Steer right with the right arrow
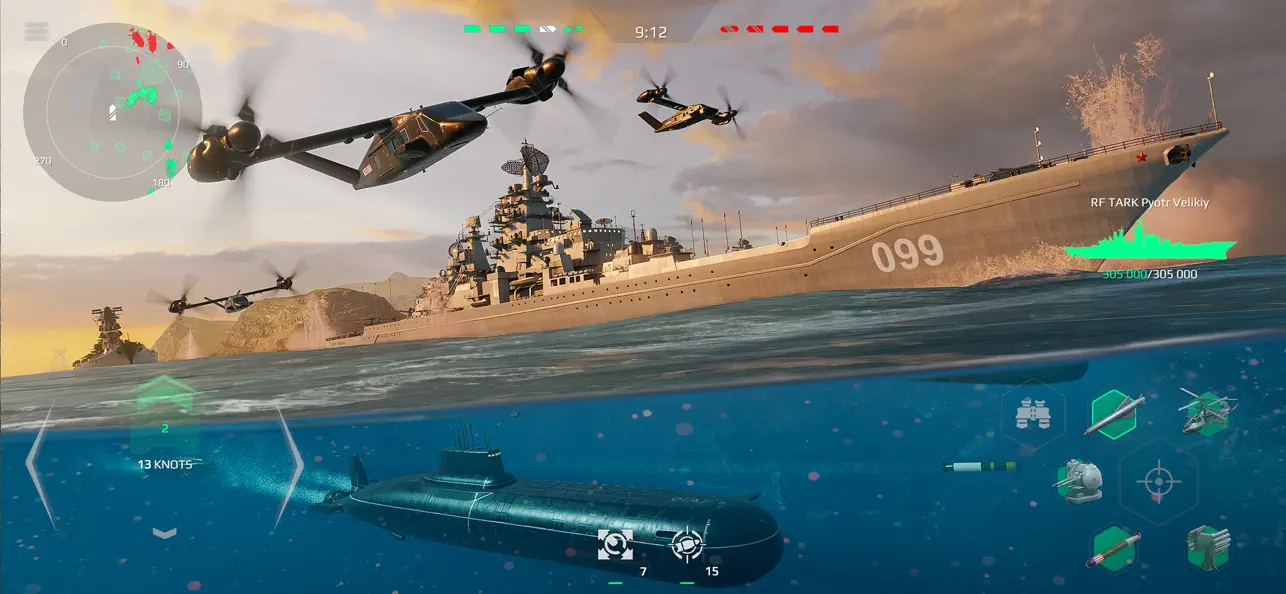The width and height of the screenshot is (1286, 594). tap(289, 464)
